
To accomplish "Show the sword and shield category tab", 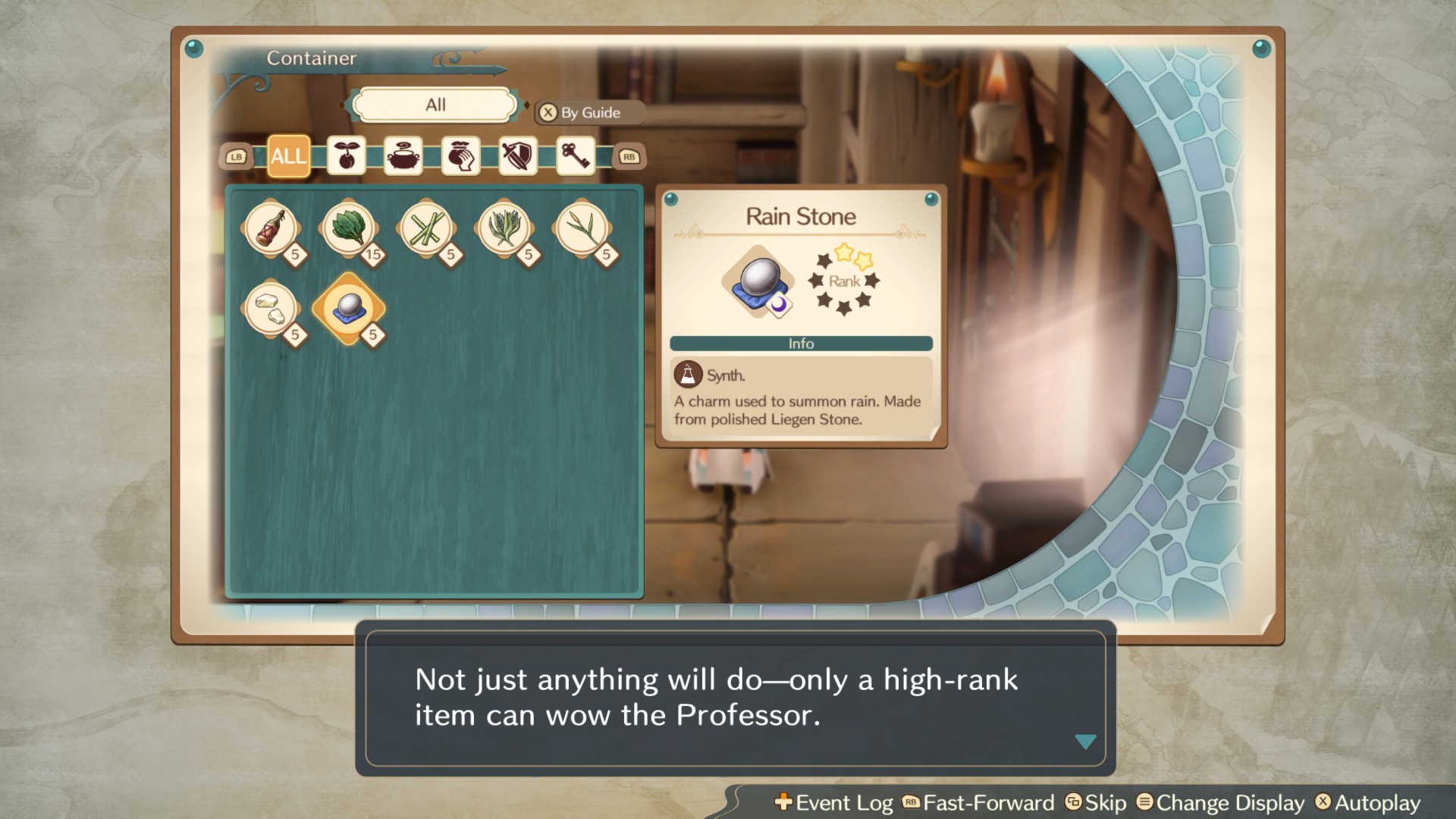I will [x=518, y=156].
